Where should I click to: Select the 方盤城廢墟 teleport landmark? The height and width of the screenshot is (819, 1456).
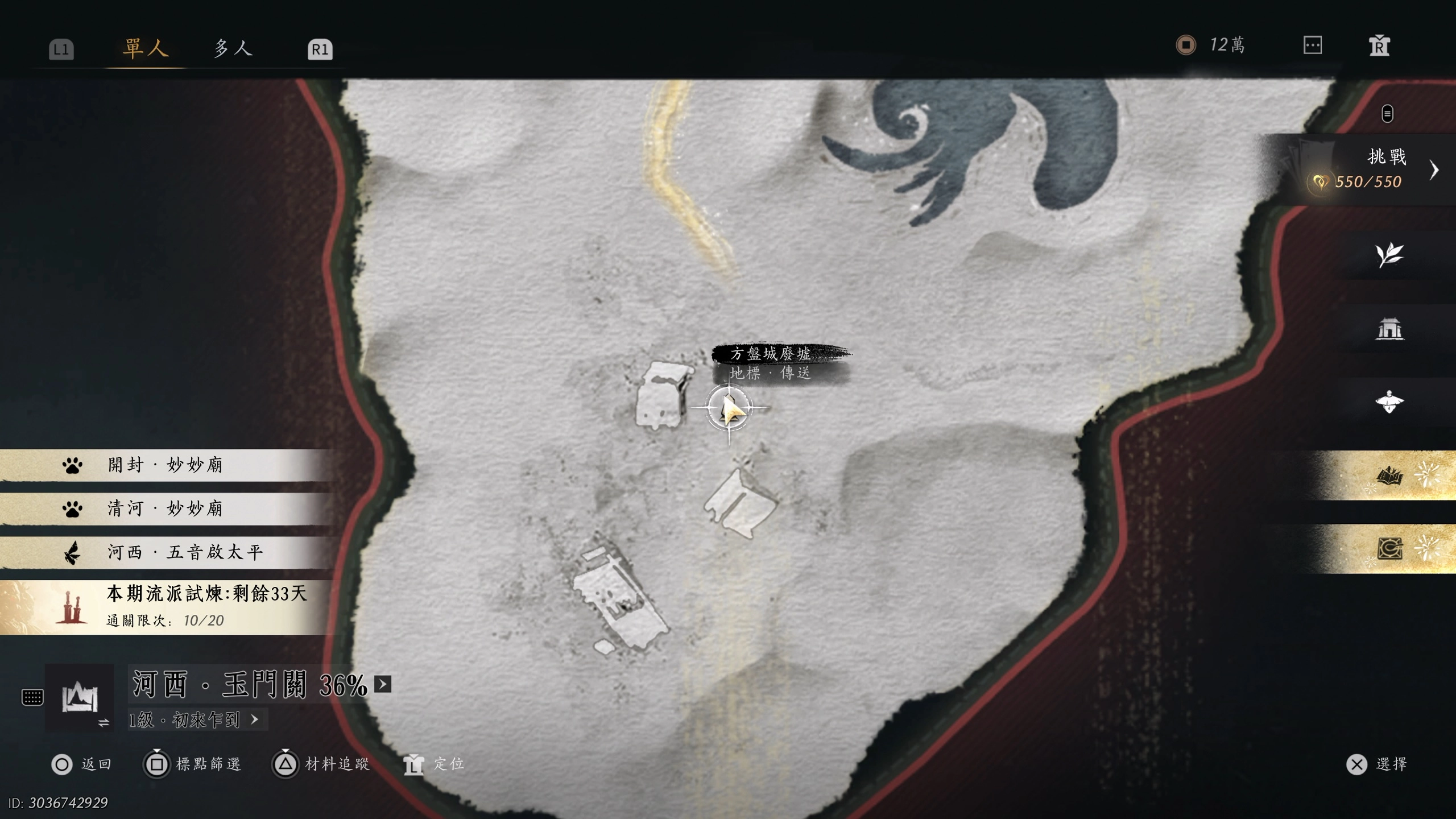pyautogui.click(x=729, y=408)
